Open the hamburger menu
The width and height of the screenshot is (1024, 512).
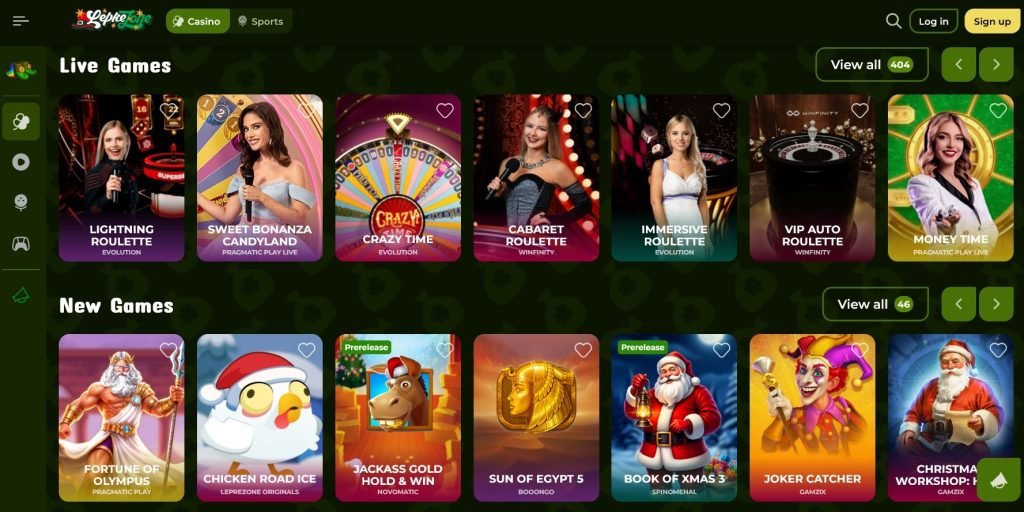pos(21,21)
